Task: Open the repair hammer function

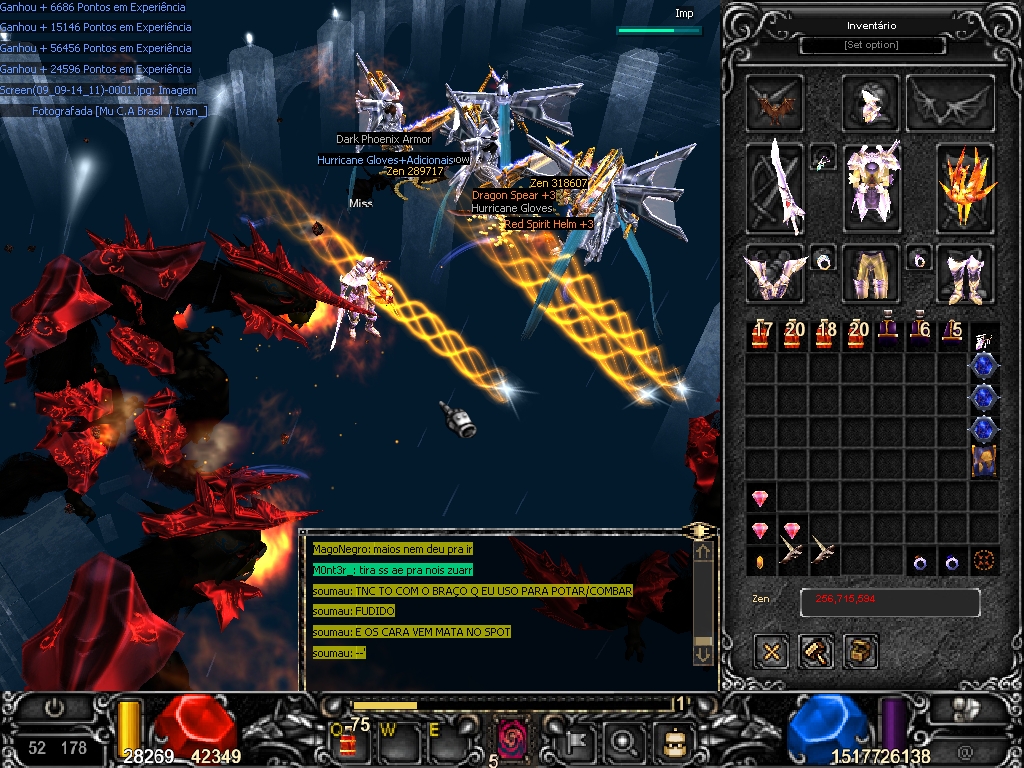Action: coord(816,652)
